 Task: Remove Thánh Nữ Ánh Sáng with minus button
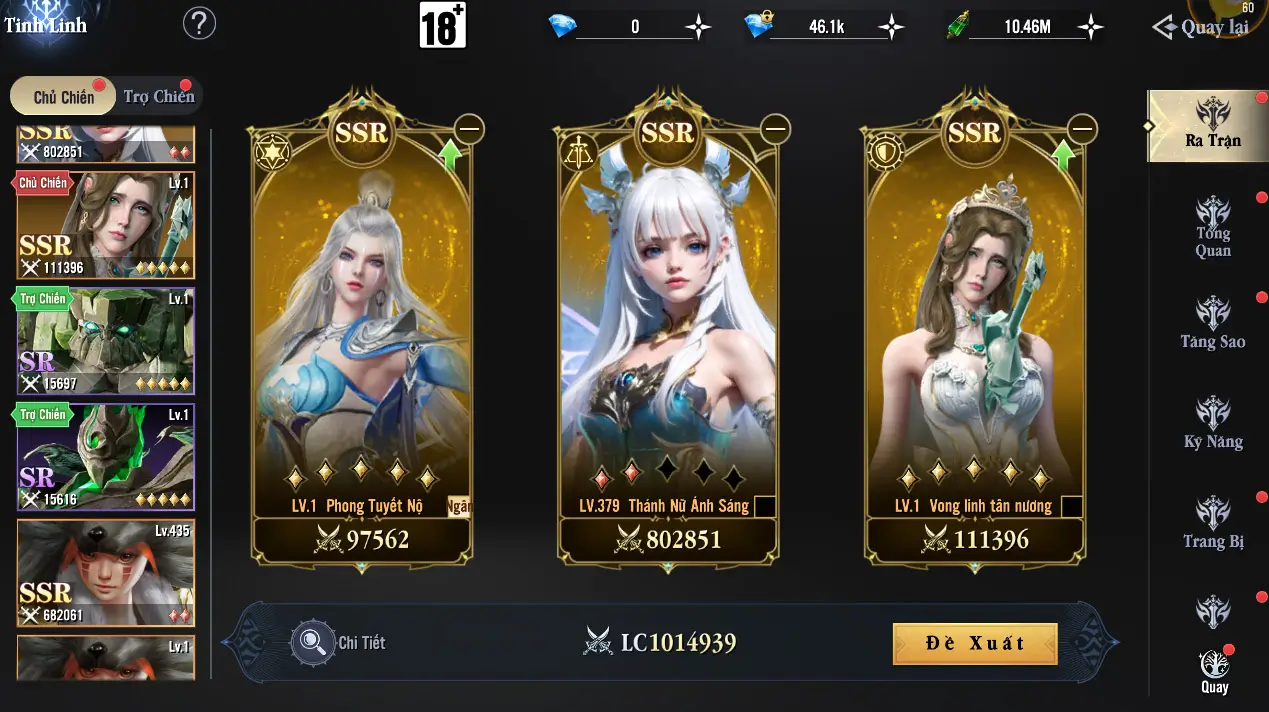click(775, 129)
